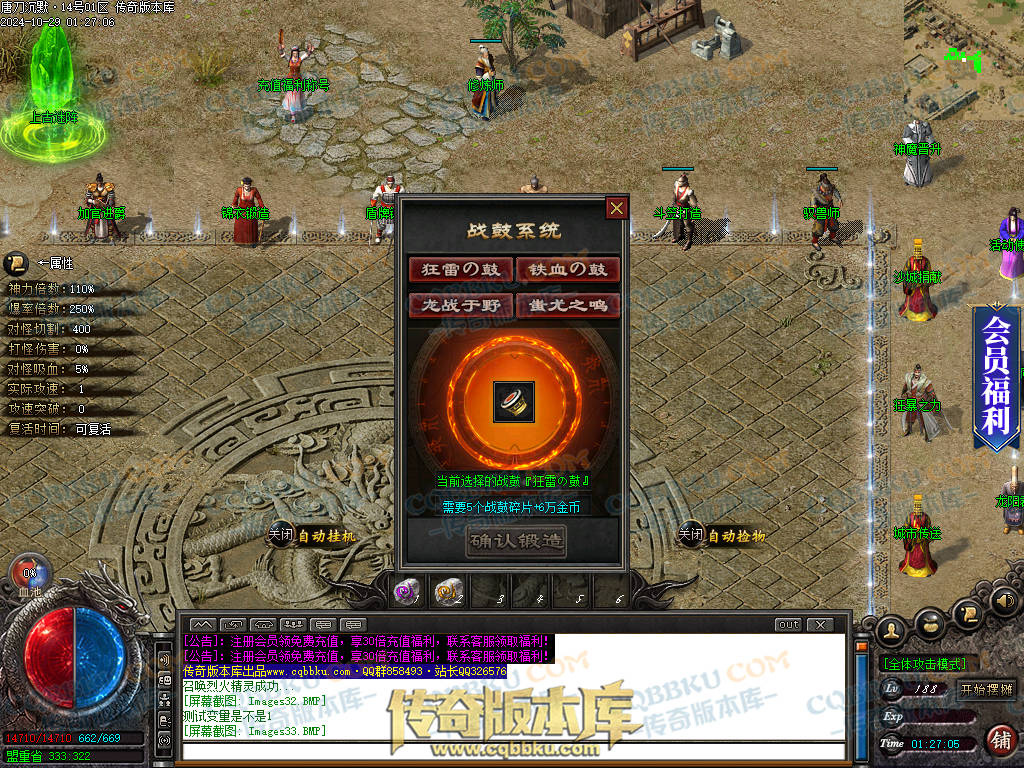Confirm forging with 确认锻造 button
1024x768 pixels.
[515, 542]
